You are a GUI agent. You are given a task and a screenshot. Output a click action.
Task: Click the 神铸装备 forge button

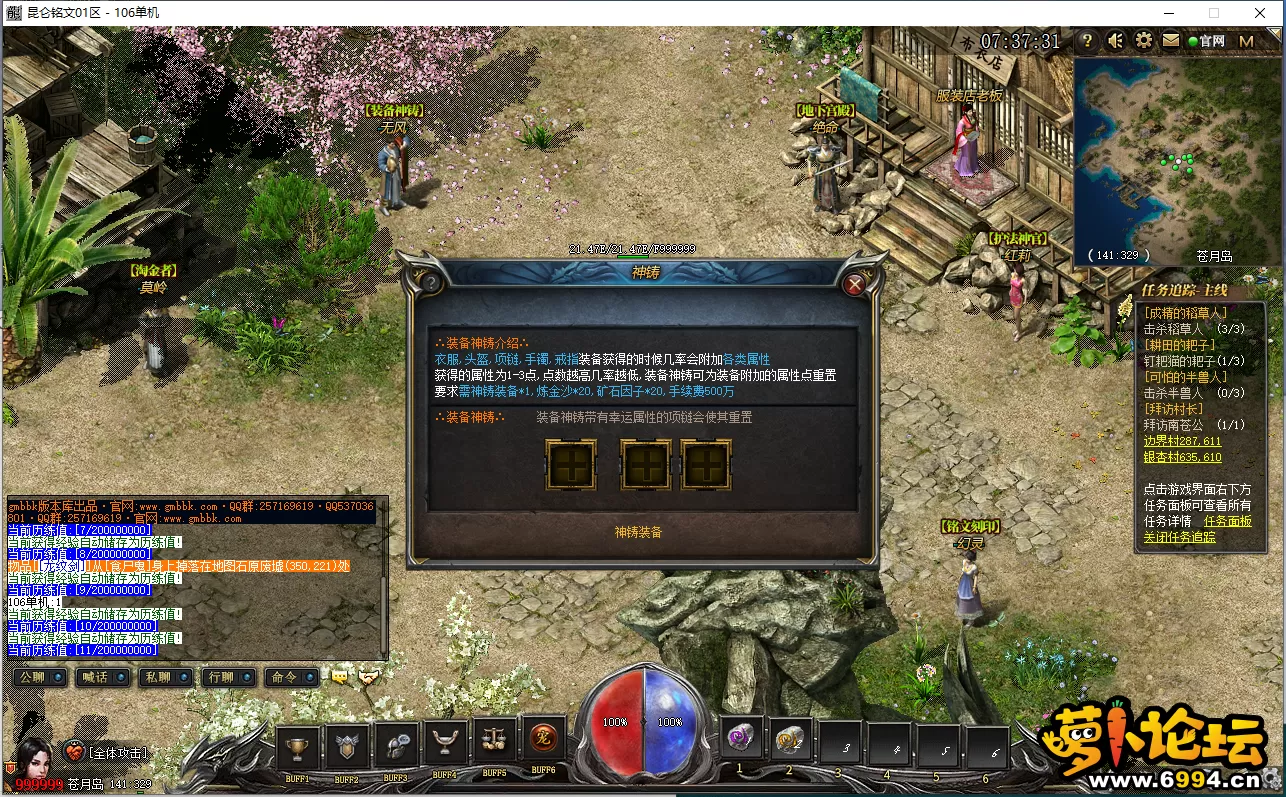638,532
